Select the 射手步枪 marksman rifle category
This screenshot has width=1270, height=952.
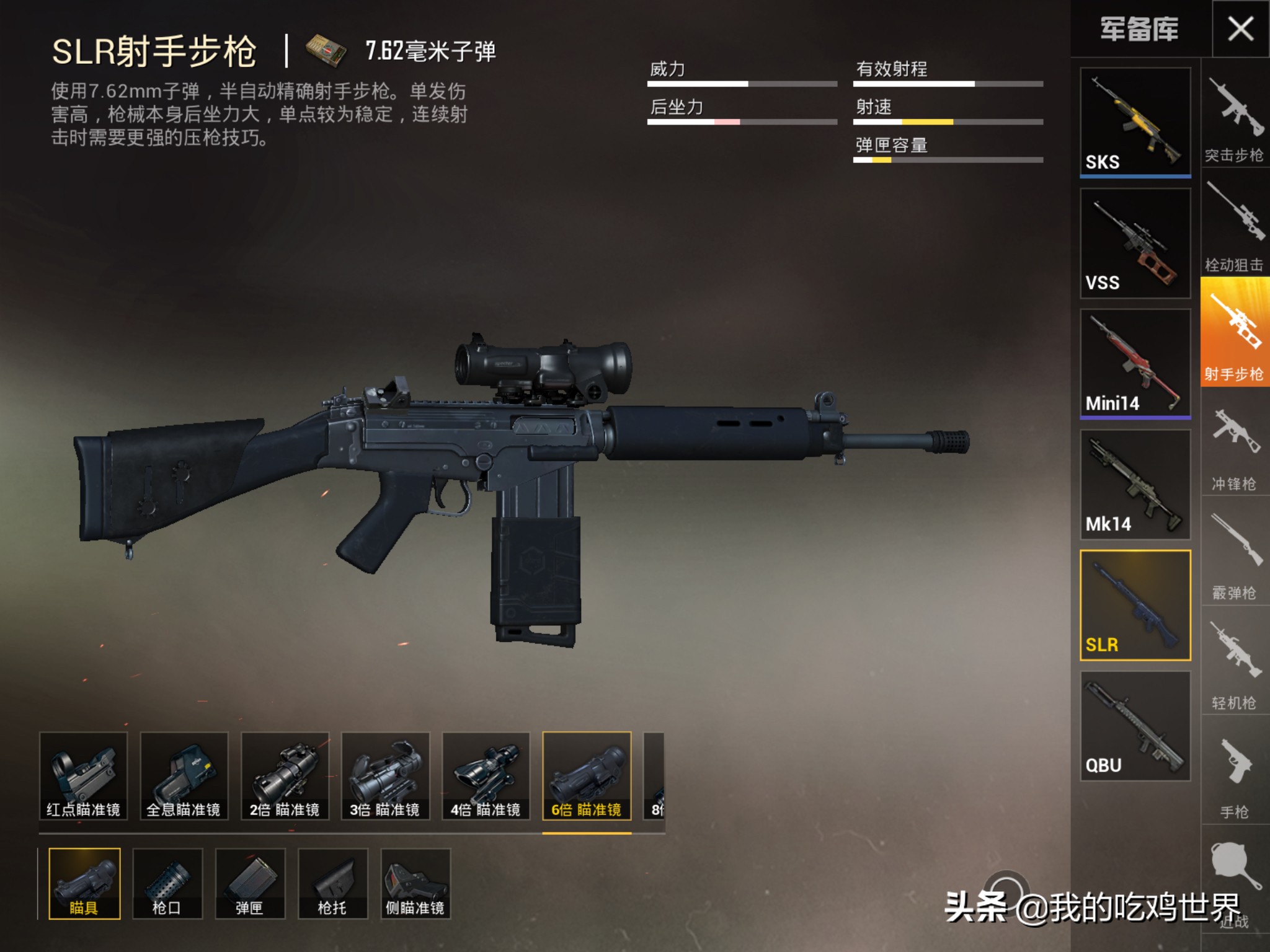coord(1234,333)
